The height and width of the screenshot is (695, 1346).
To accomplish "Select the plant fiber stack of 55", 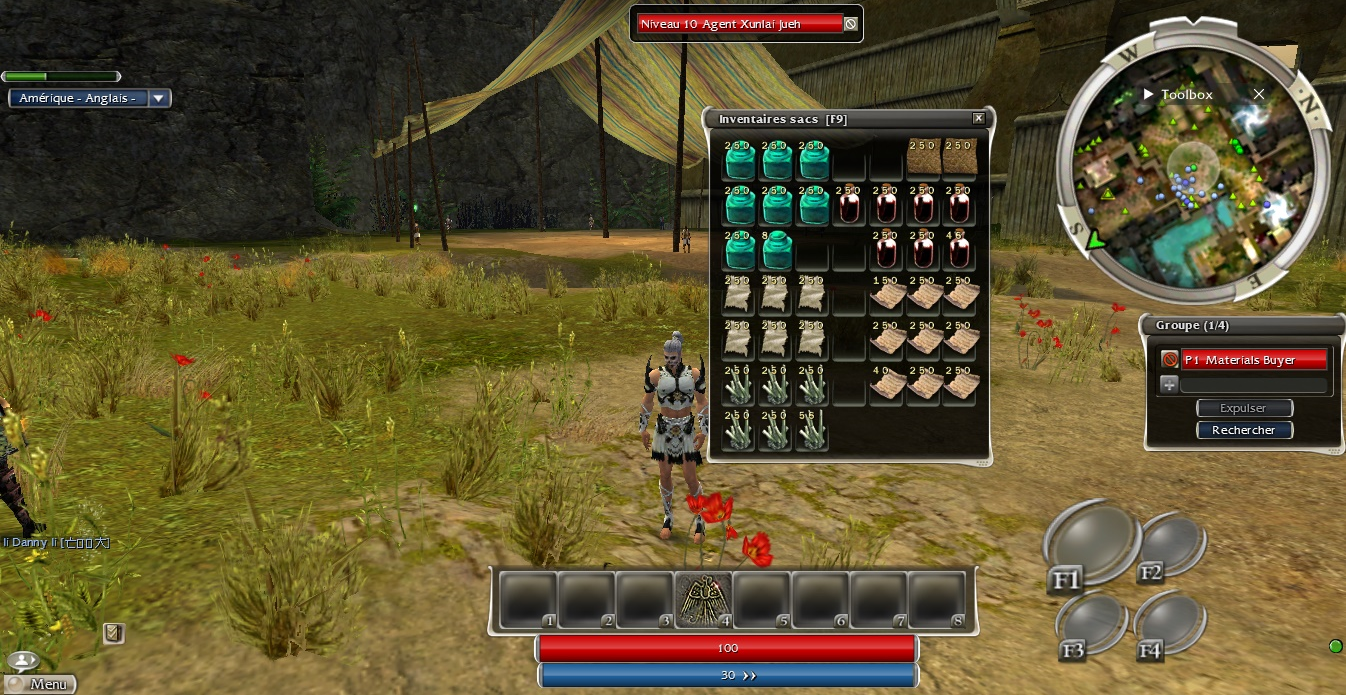I will [x=812, y=430].
